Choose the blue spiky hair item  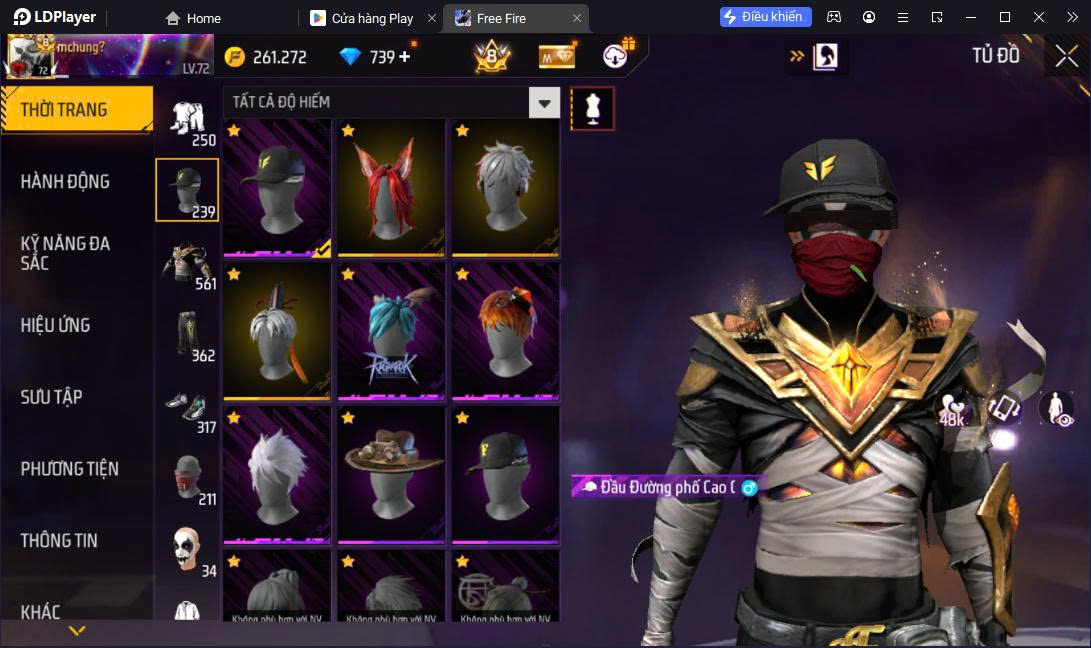point(391,331)
